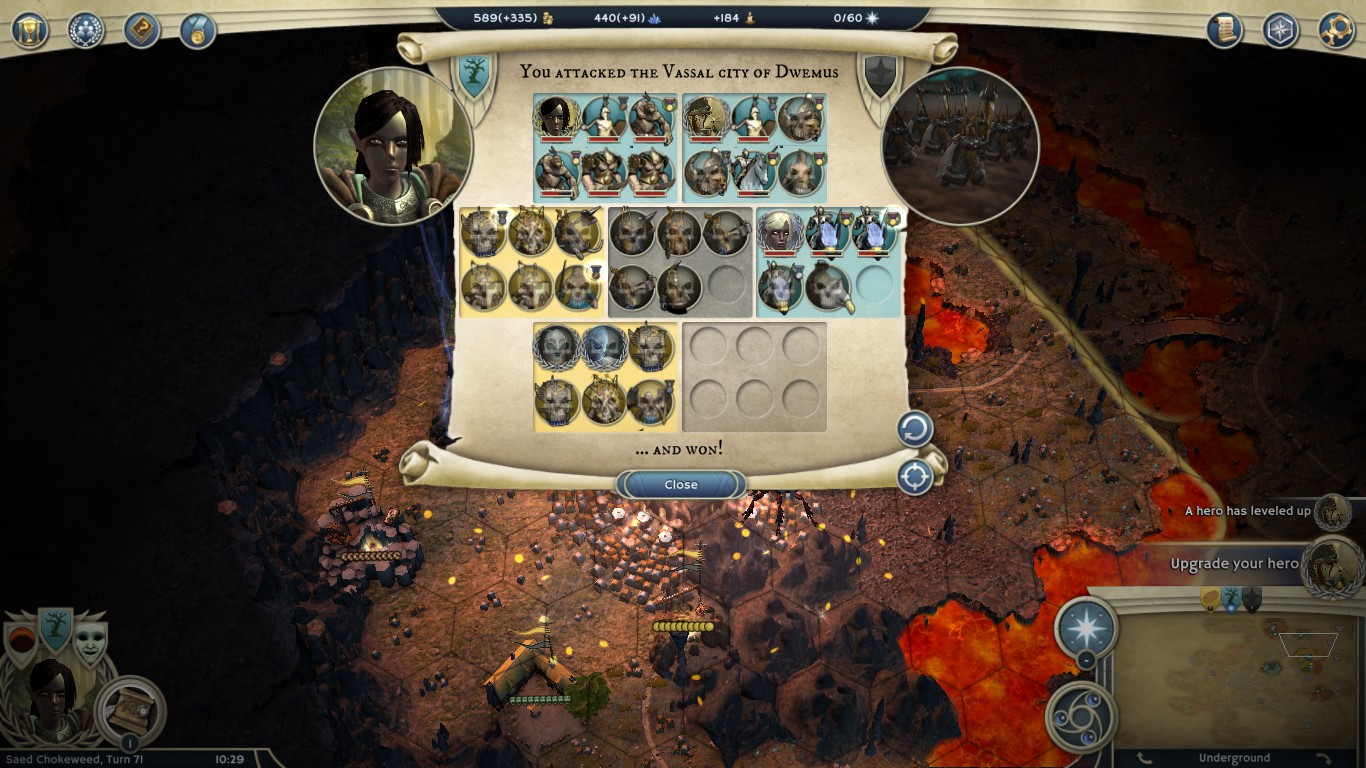Select the attacking dark-haired hero unit icon

tap(557, 118)
